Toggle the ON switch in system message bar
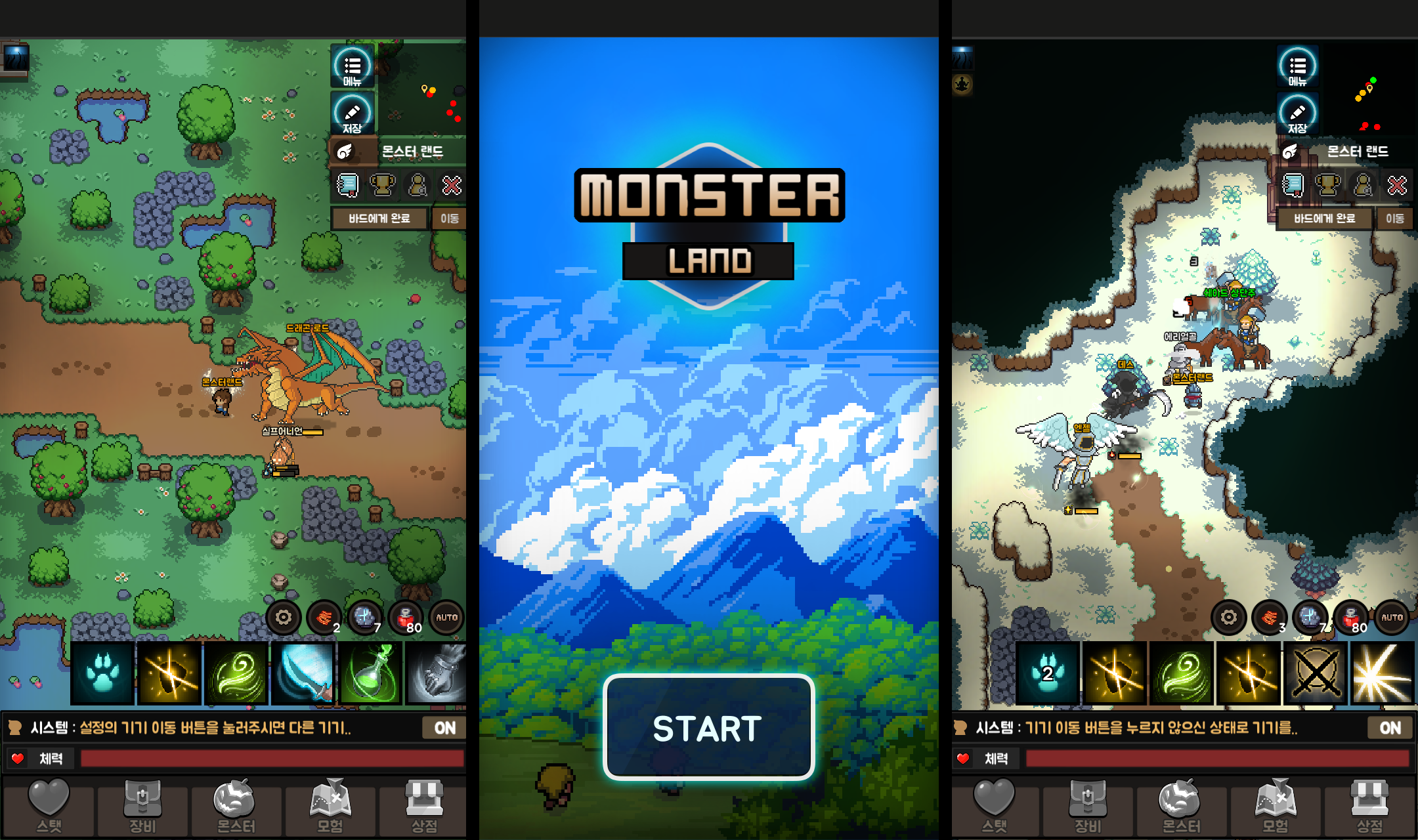 (x=443, y=727)
